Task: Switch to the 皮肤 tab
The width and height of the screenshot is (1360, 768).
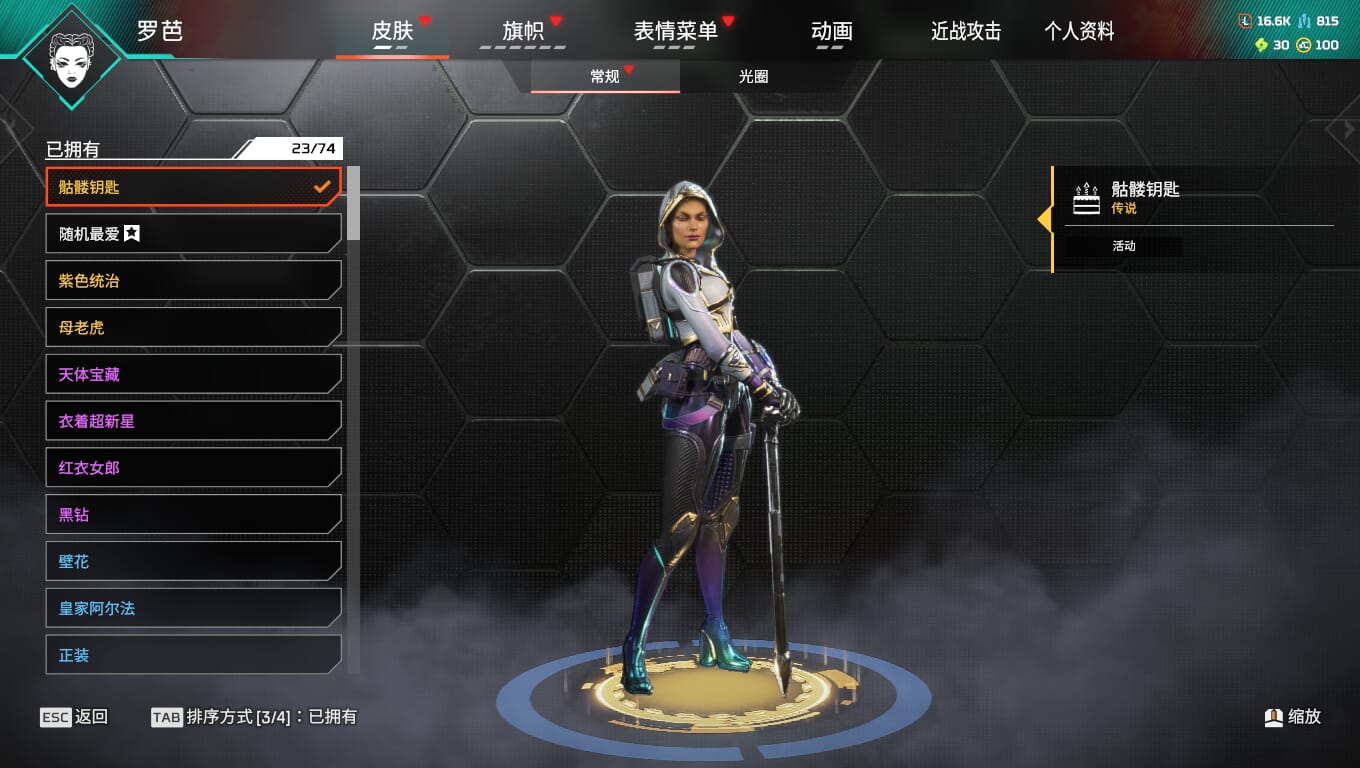Action: pos(392,32)
